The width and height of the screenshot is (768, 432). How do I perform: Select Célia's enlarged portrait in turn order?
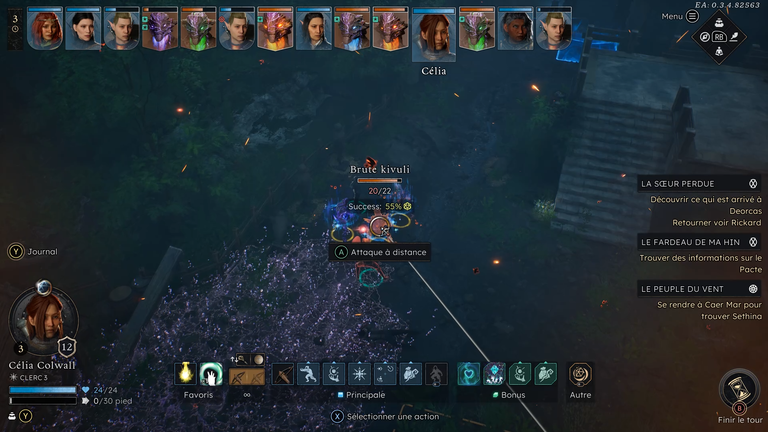point(434,36)
